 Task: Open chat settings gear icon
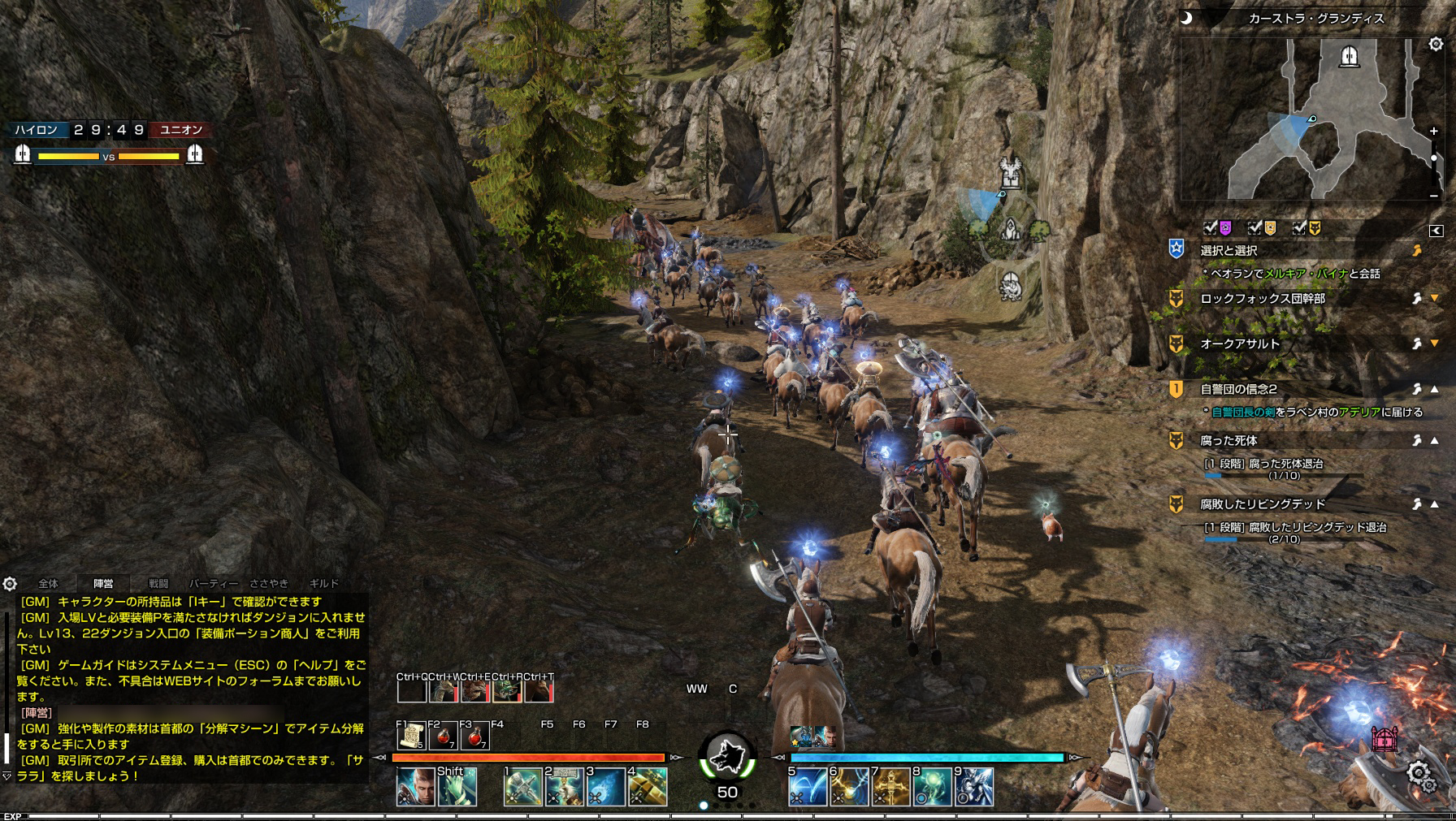(x=10, y=584)
